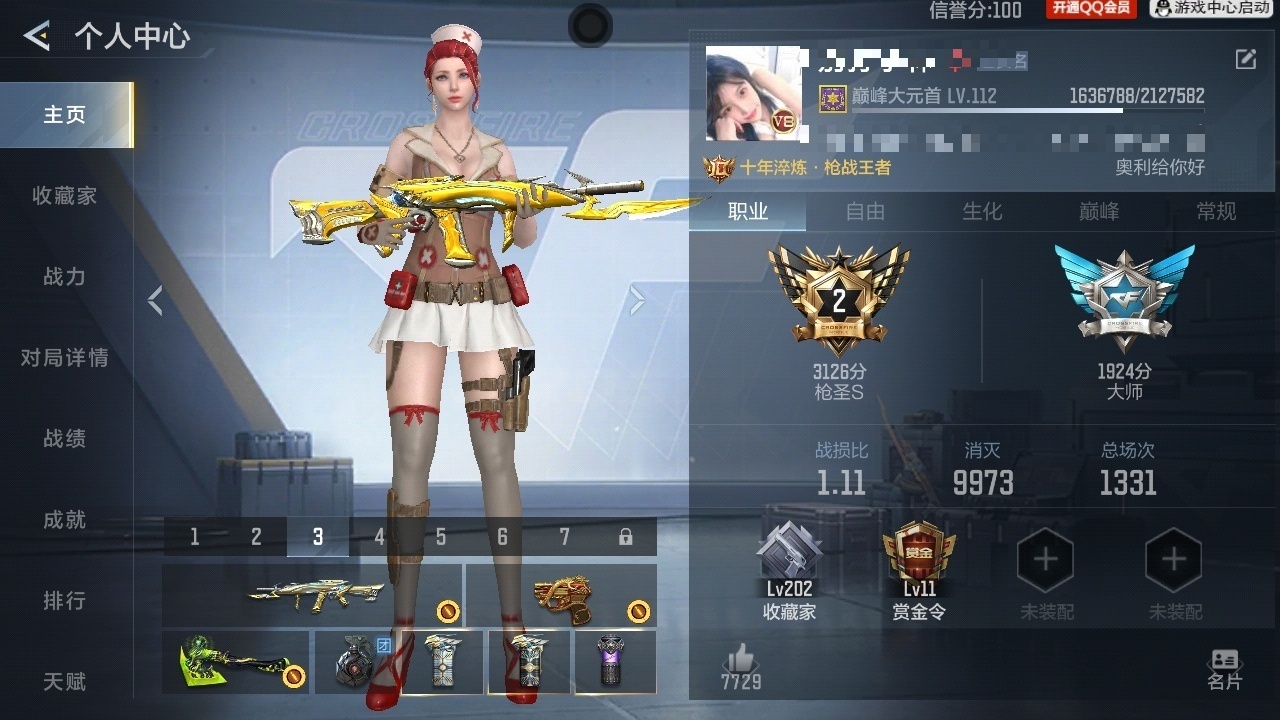Select 战力 in the left menu
1280x720 pixels.
(x=65, y=277)
